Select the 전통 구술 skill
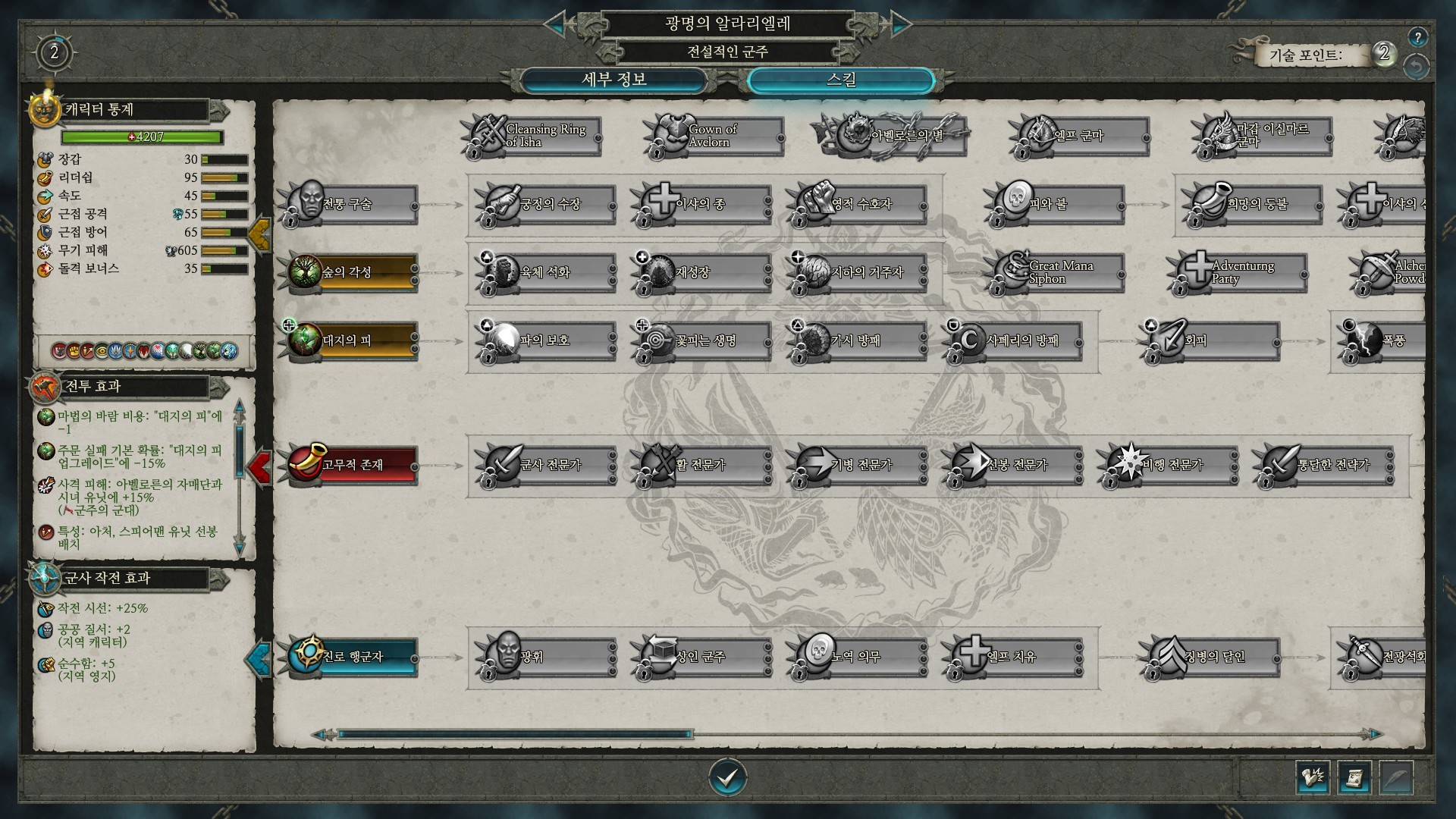This screenshot has height=819, width=1456. [x=353, y=204]
